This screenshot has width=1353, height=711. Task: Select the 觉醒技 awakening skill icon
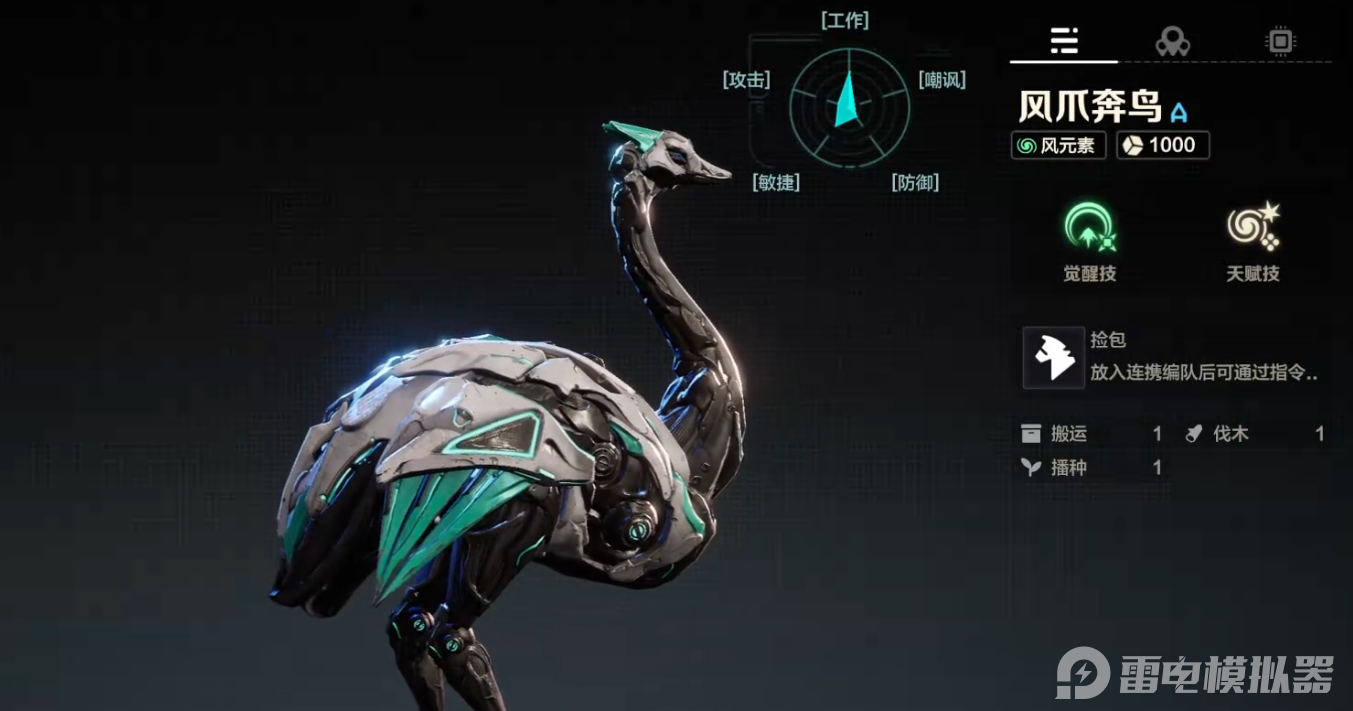click(1089, 229)
